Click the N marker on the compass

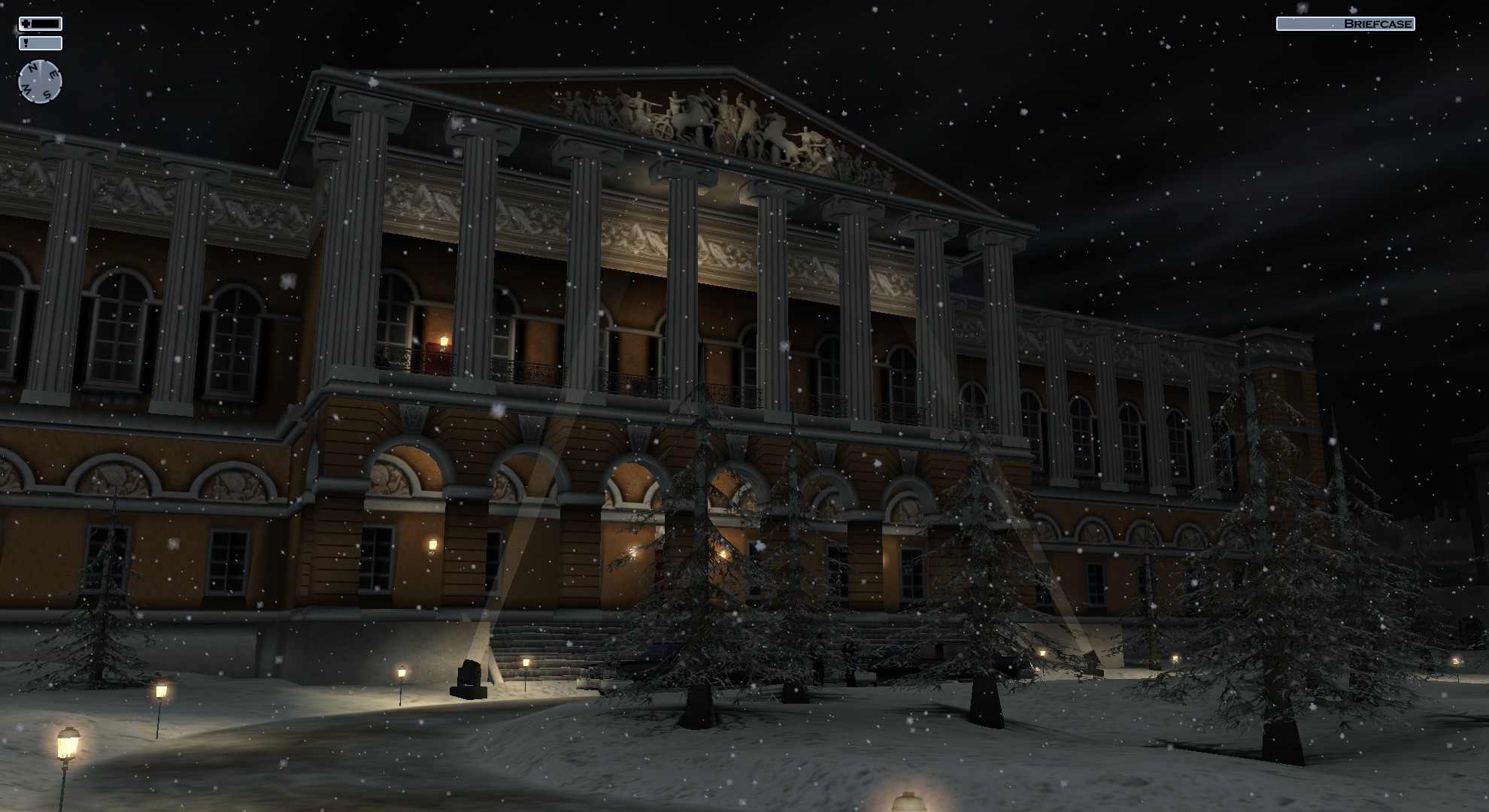click(x=32, y=68)
